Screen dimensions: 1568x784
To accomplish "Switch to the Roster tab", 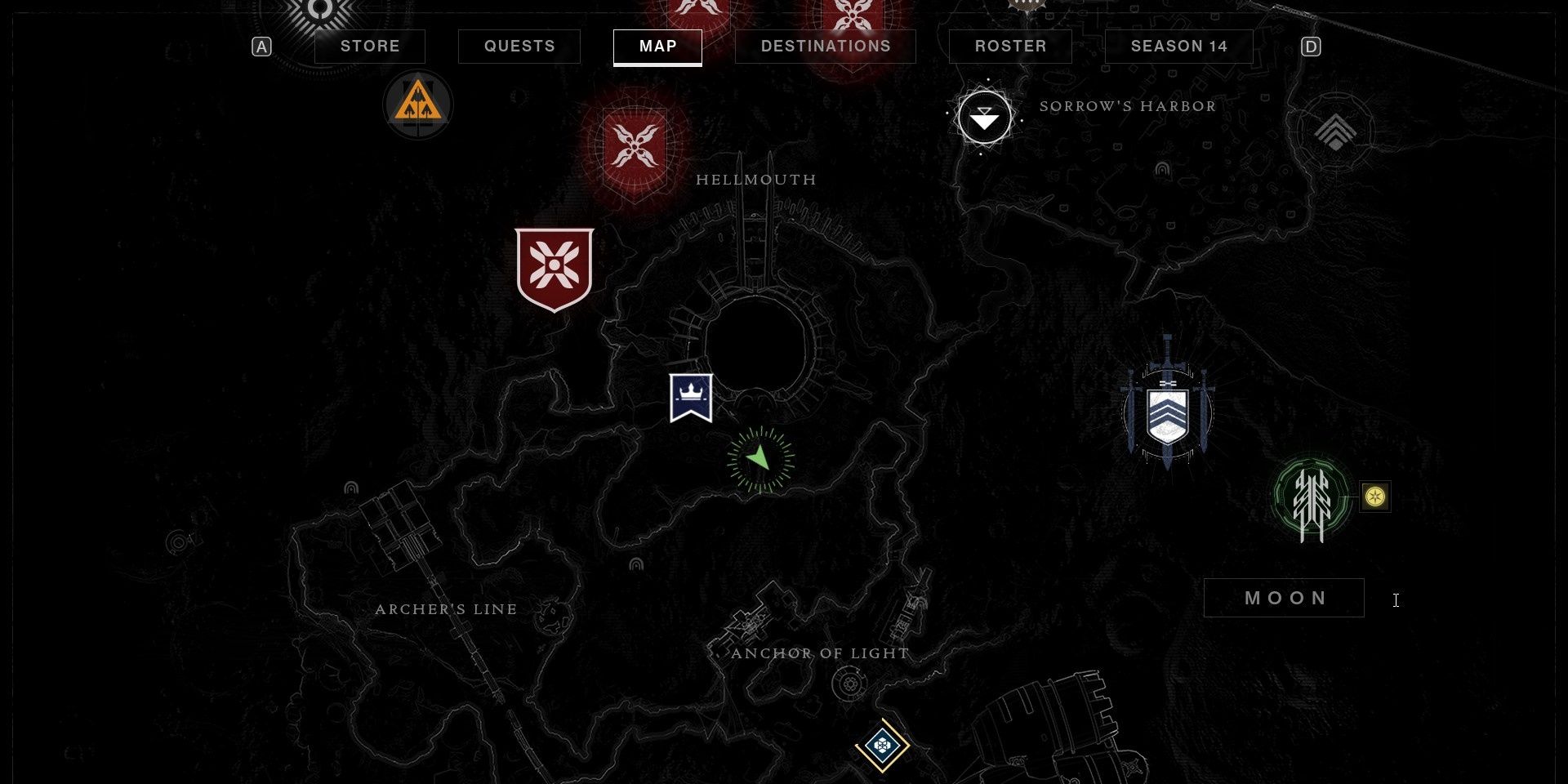I will 1009,47.
